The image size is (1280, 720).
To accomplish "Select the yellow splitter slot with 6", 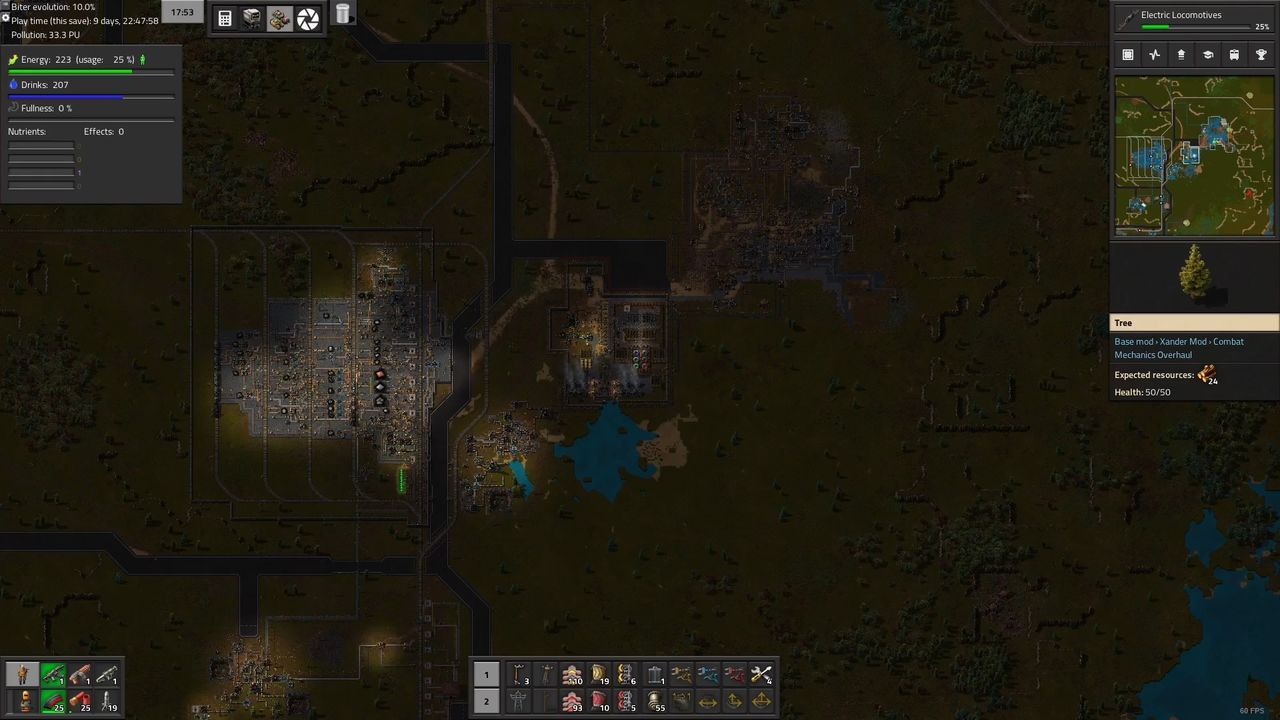I will click(627, 675).
